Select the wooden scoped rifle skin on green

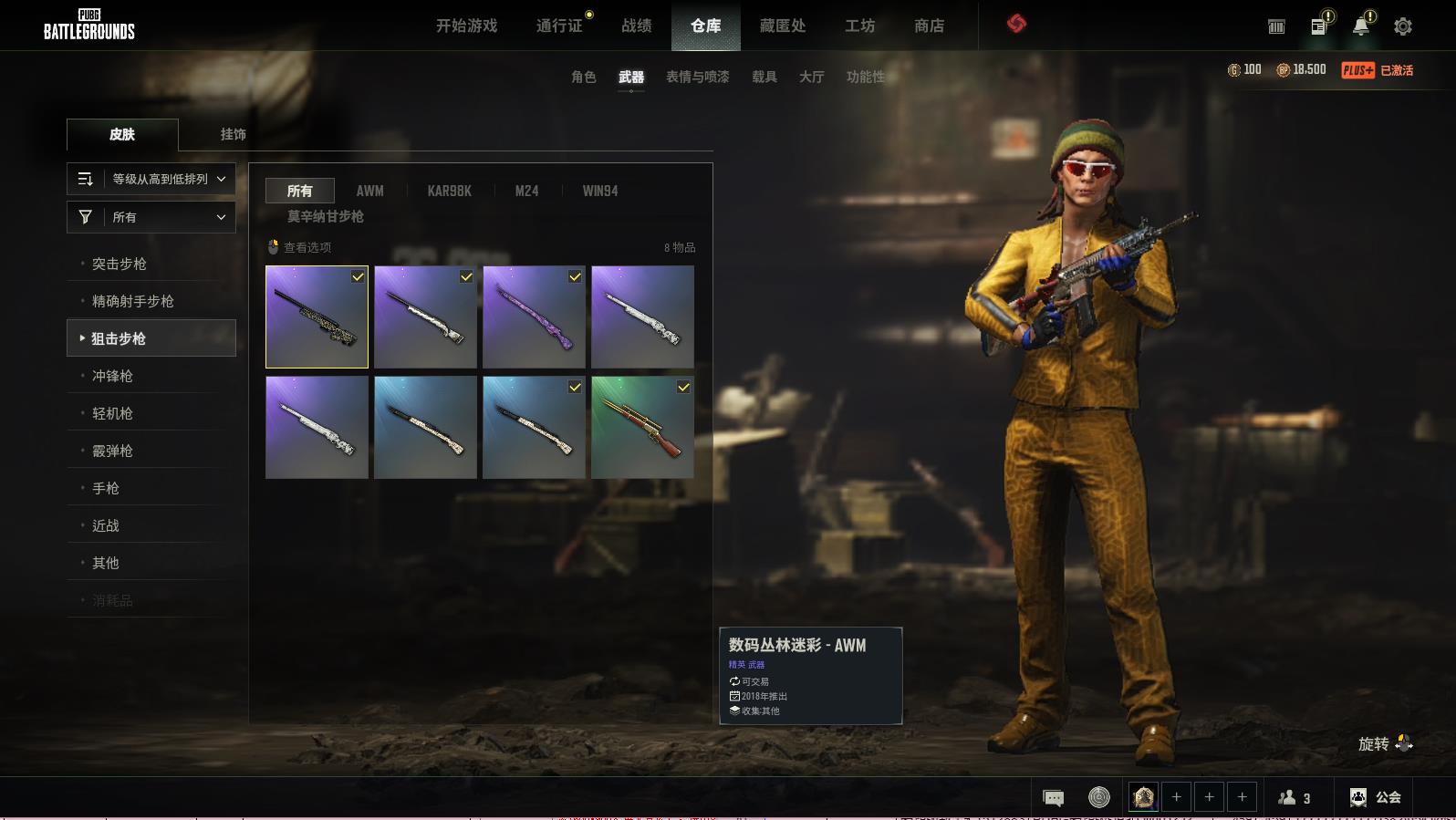[x=642, y=427]
